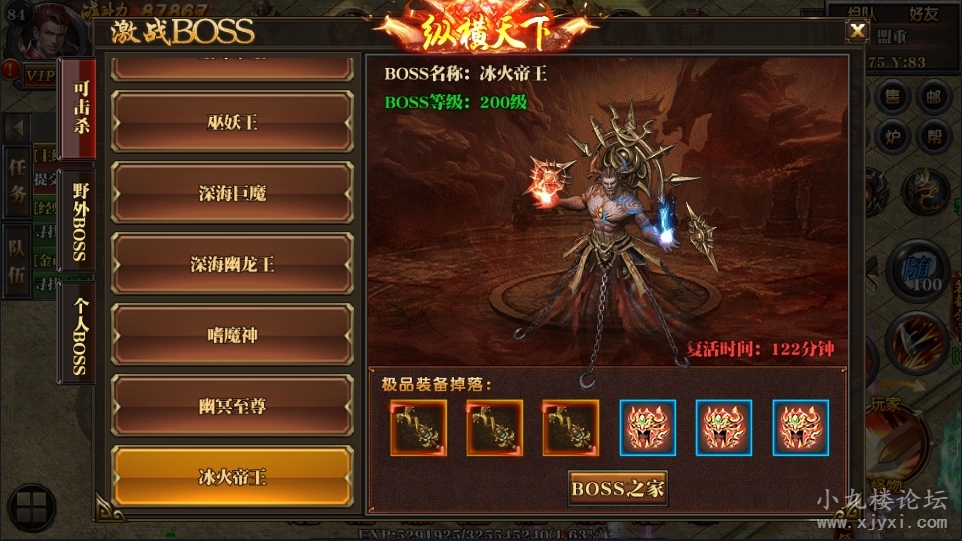The width and height of the screenshot is (962, 541).
Task: Click the BOSS之家 button
Action: click(618, 489)
